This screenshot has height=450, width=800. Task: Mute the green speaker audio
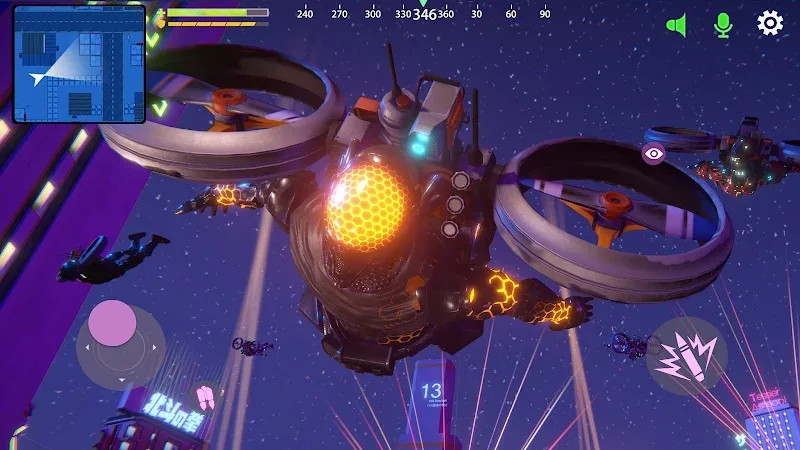(677, 24)
